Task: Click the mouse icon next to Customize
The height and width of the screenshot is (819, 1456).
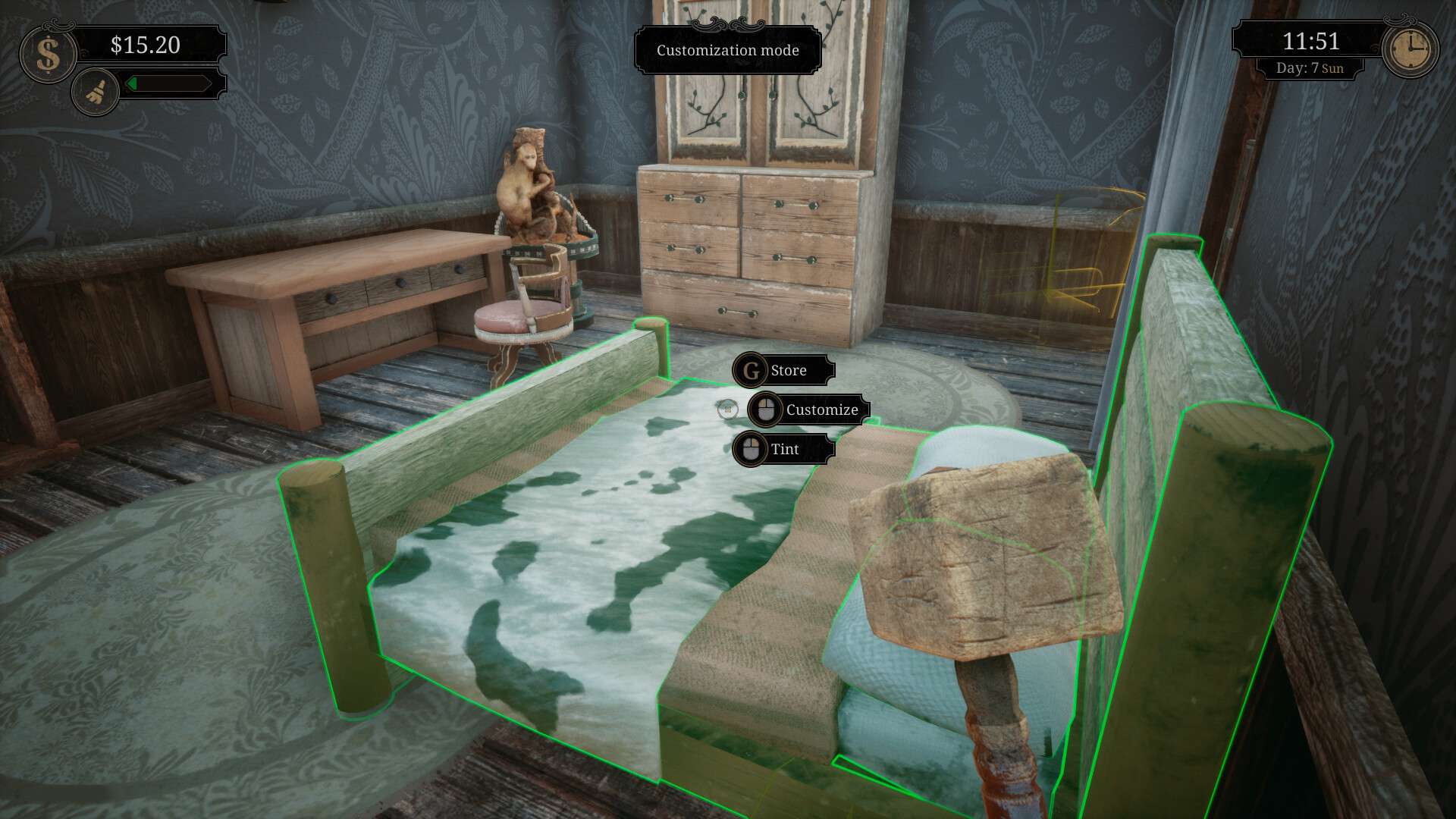Action: (x=765, y=409)
